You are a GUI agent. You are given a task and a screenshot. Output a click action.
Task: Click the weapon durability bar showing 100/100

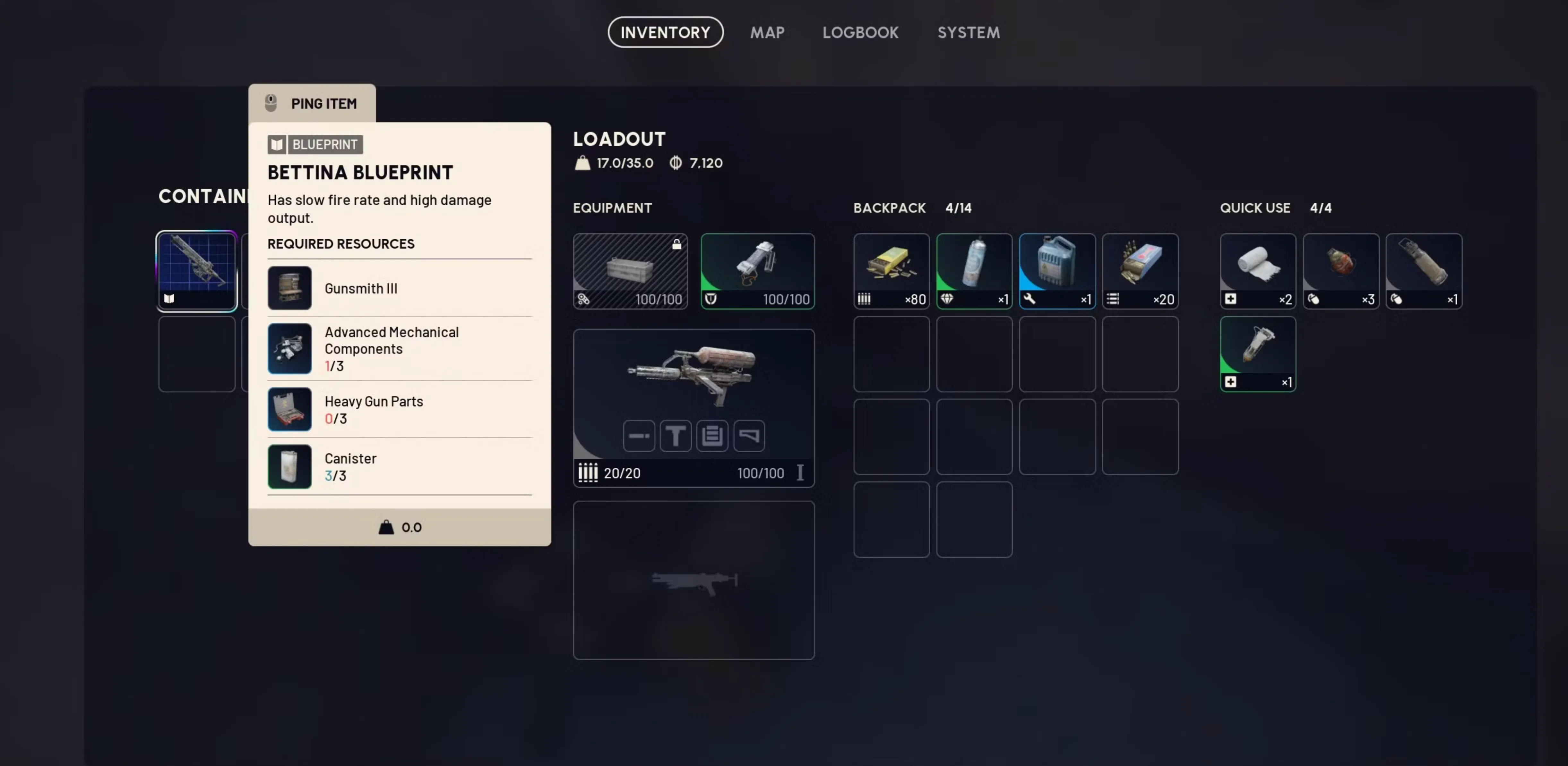(x=761, y=473)
